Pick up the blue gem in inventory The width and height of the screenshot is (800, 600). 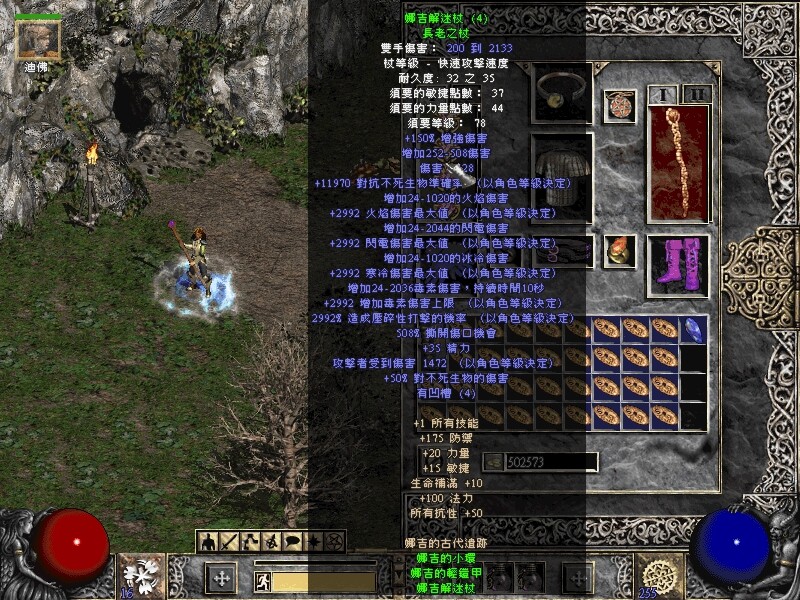click(x=693, y=329)
